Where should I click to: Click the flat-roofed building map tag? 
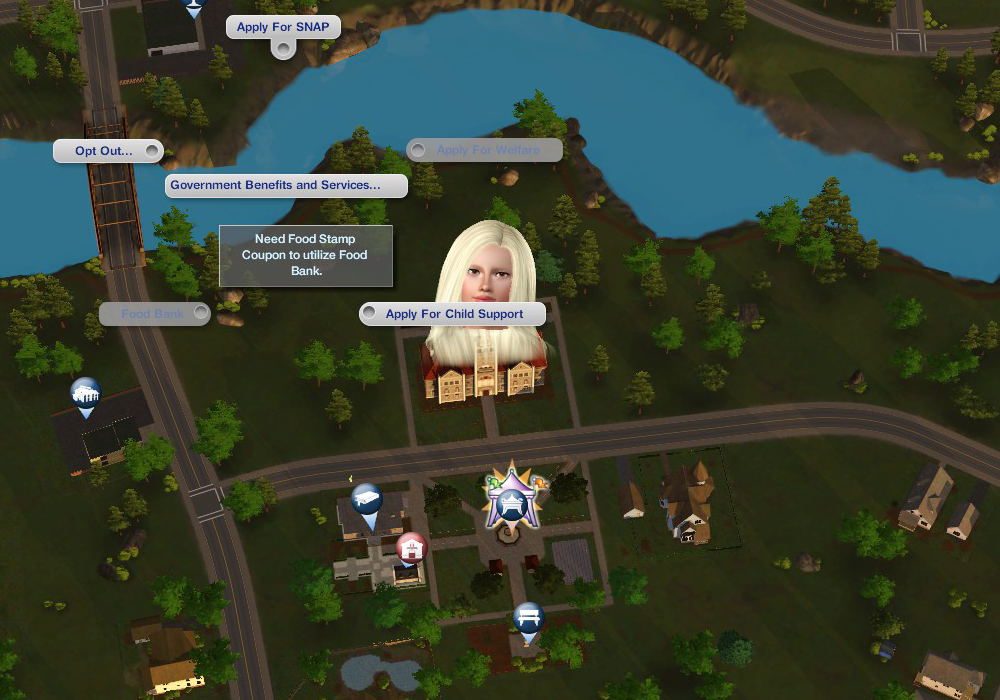(366, 500)
